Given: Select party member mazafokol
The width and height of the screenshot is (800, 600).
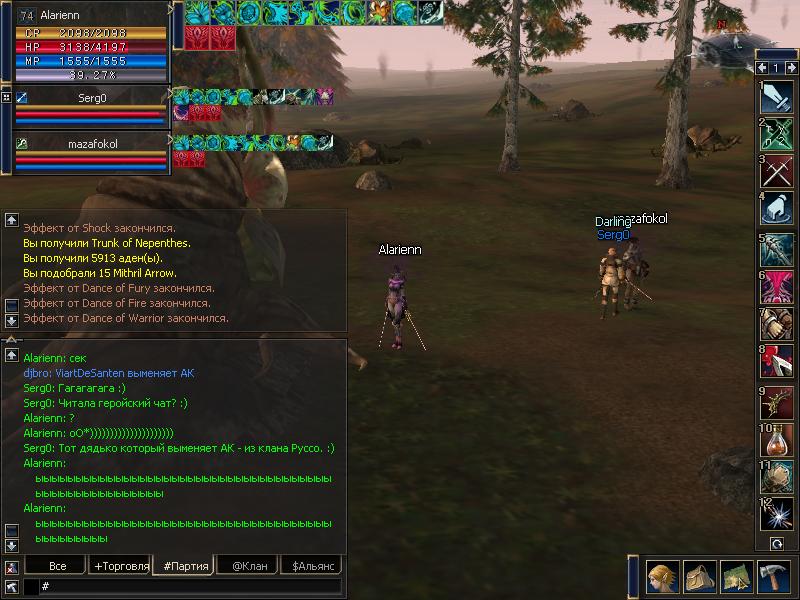Looking at the screenshot, I should point(92,144).
